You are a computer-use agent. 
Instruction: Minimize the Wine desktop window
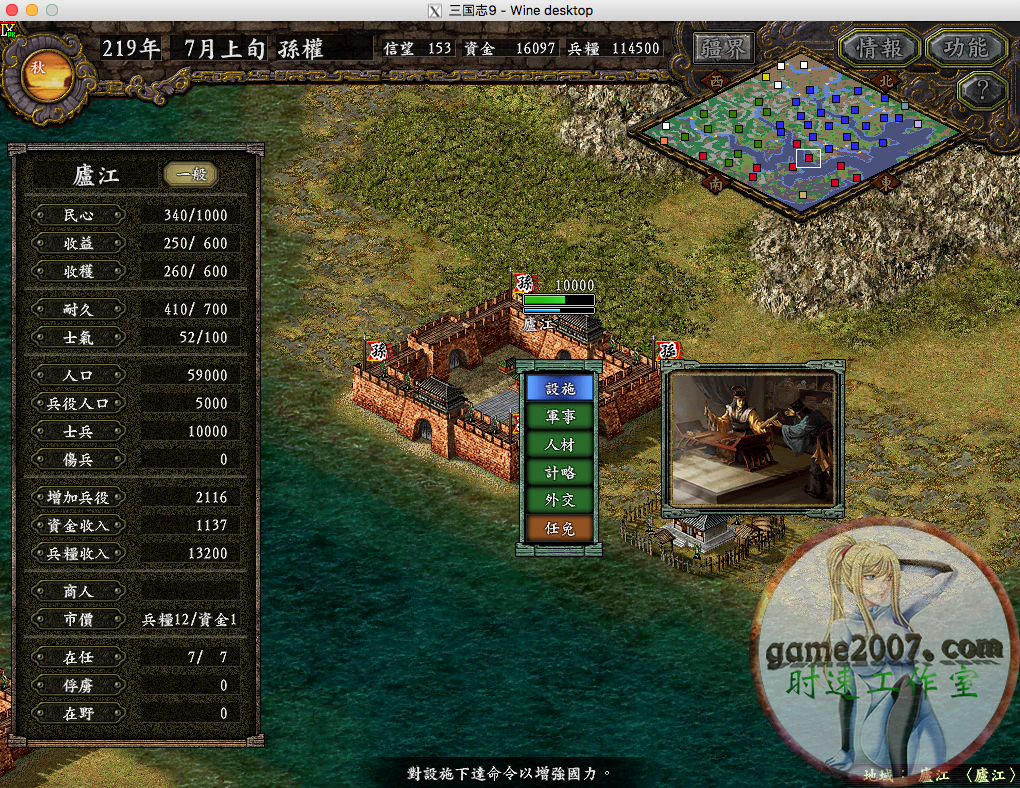[31, 10]
